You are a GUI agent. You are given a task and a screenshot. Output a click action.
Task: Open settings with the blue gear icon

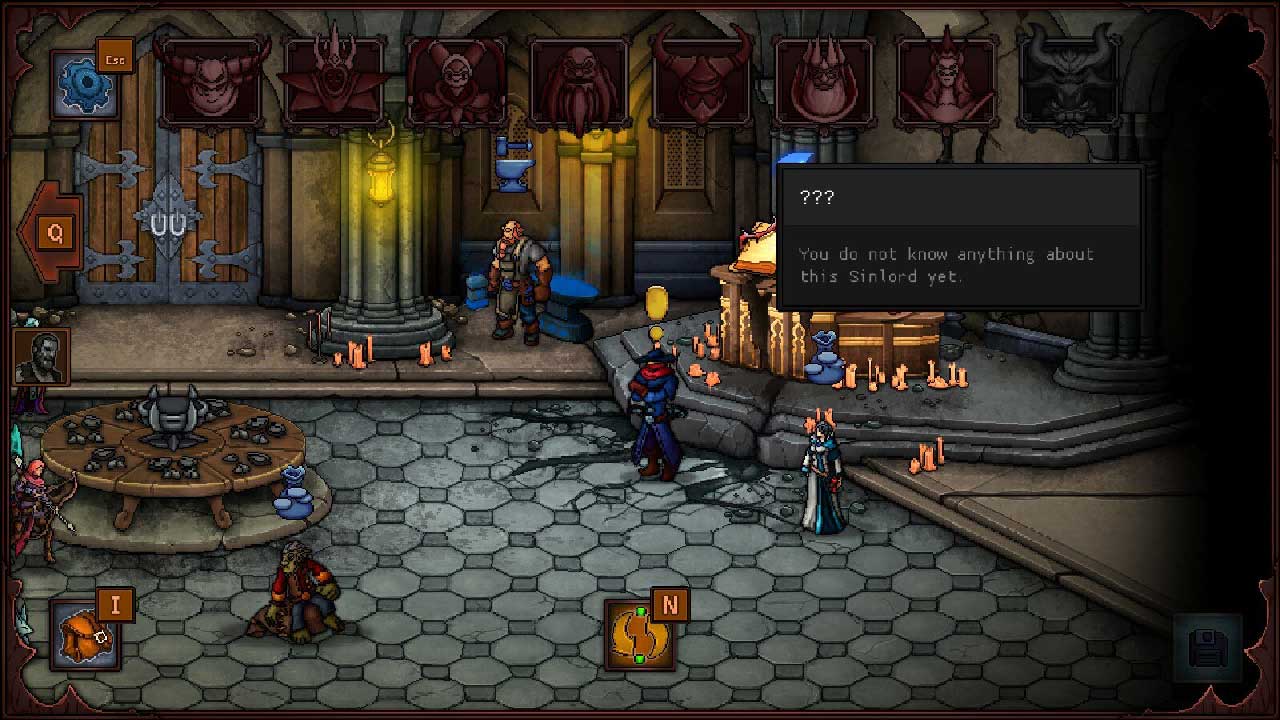[84, 86]
